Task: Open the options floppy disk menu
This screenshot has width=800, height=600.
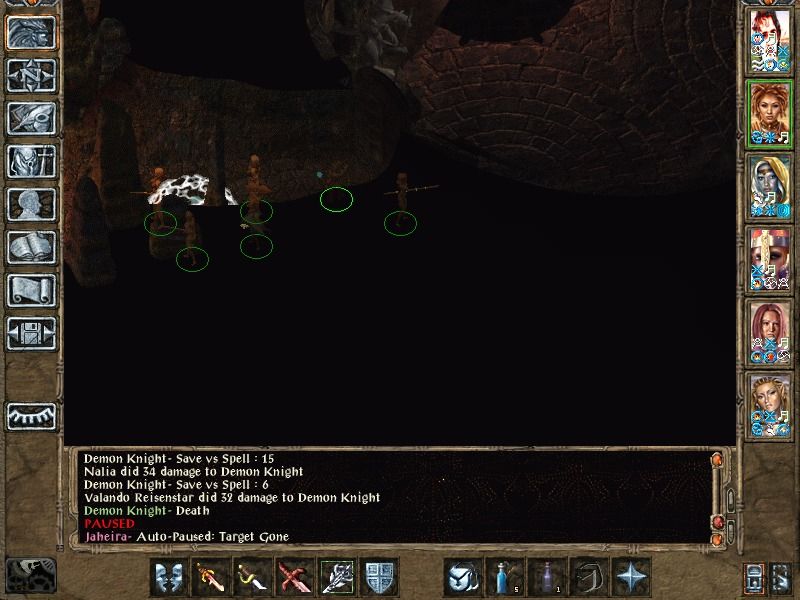Action: tap(31, 333)
